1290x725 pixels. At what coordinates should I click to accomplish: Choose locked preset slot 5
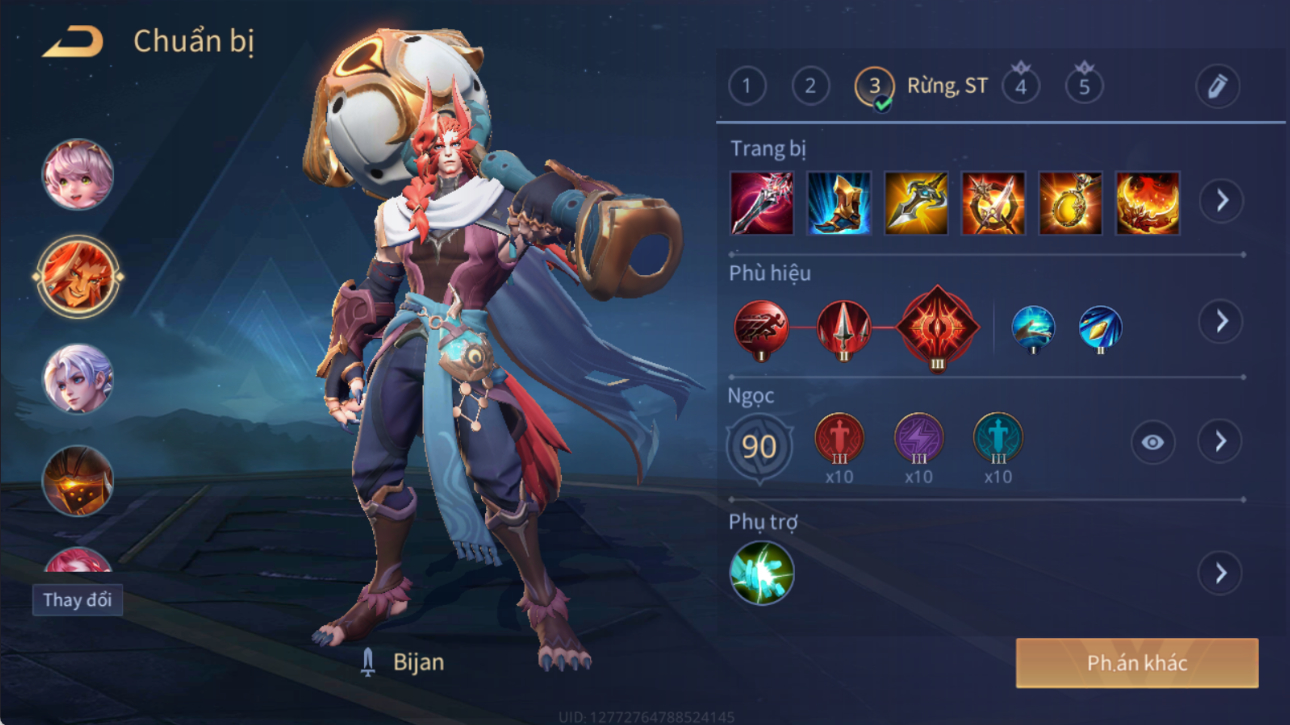(x=1084, y=86)
